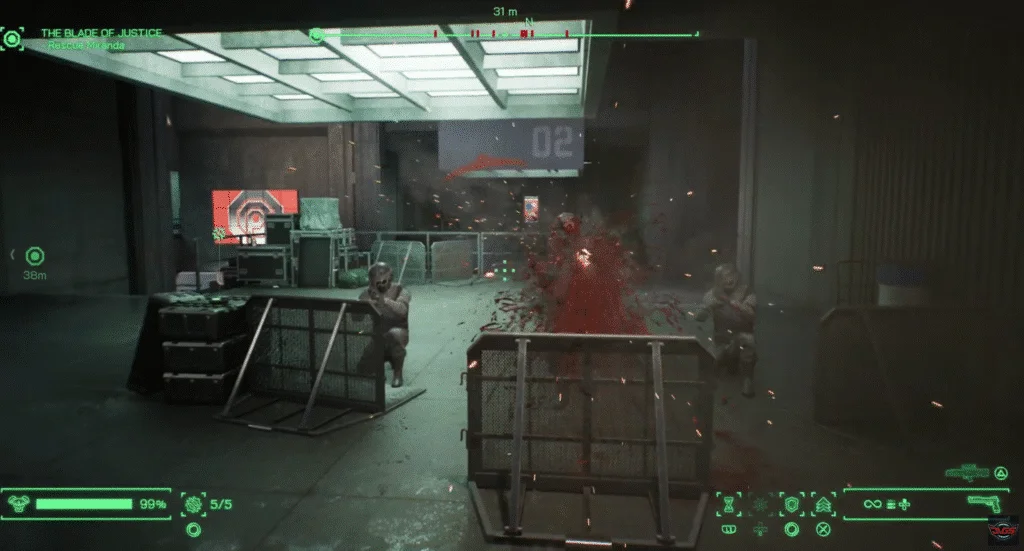Click the robot head health icon

pos(17,504)
